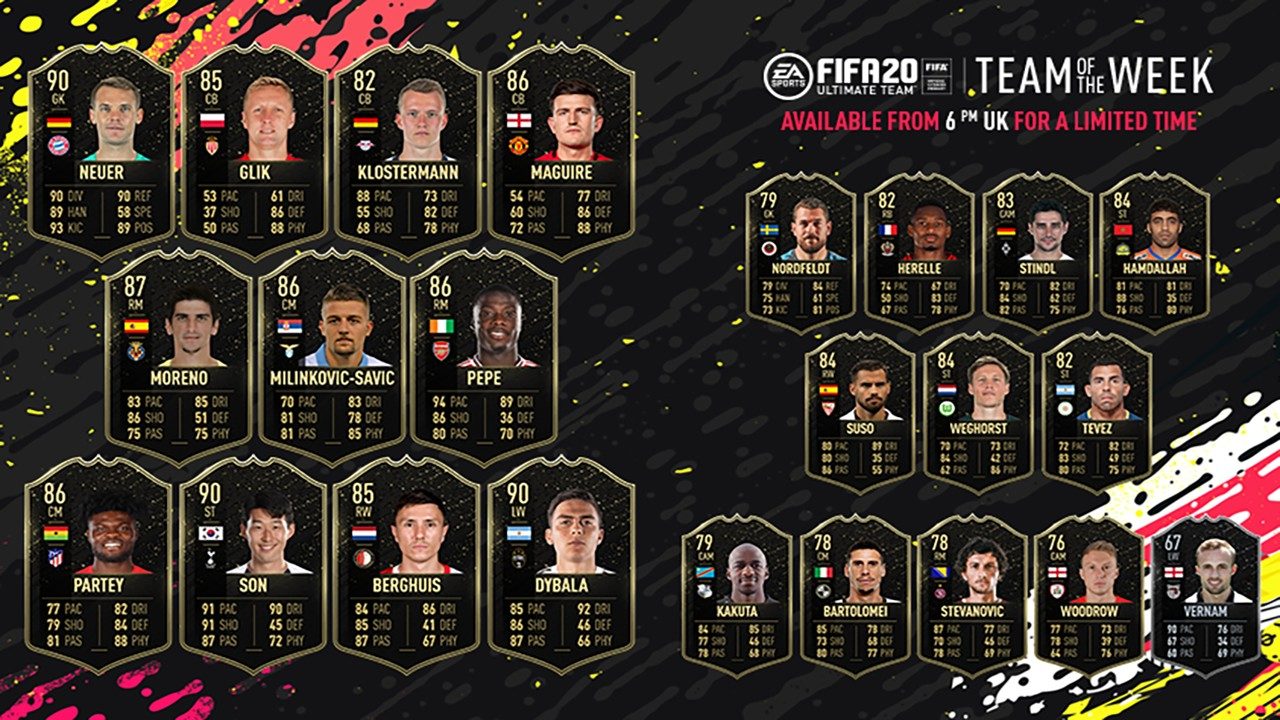Screen dimensions: 1280x720
Task: Choose the Pepe Arsenal card
Action: click(x=484, y=357)
